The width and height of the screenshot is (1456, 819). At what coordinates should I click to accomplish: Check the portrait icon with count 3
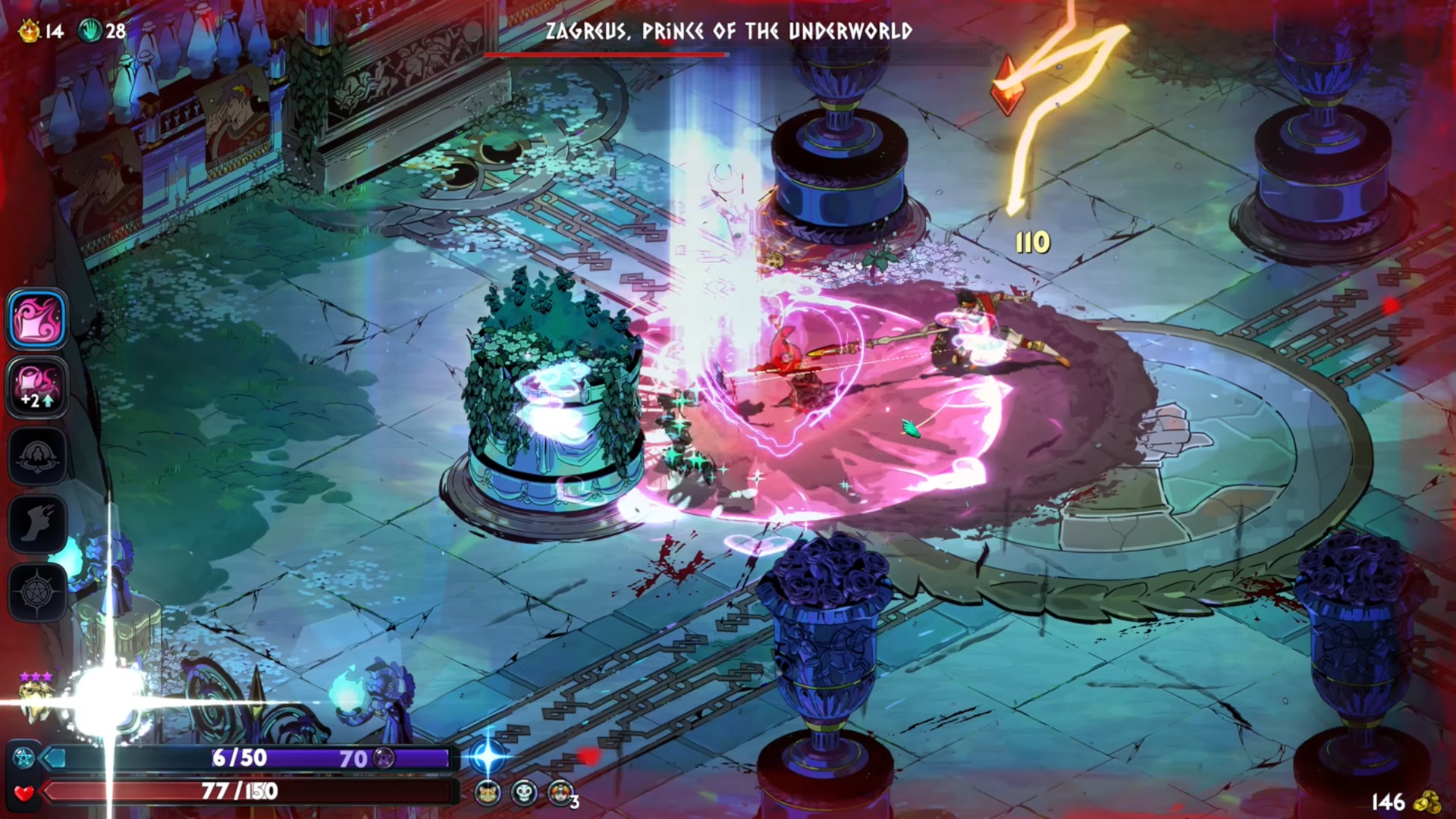[x=560, y=793]
